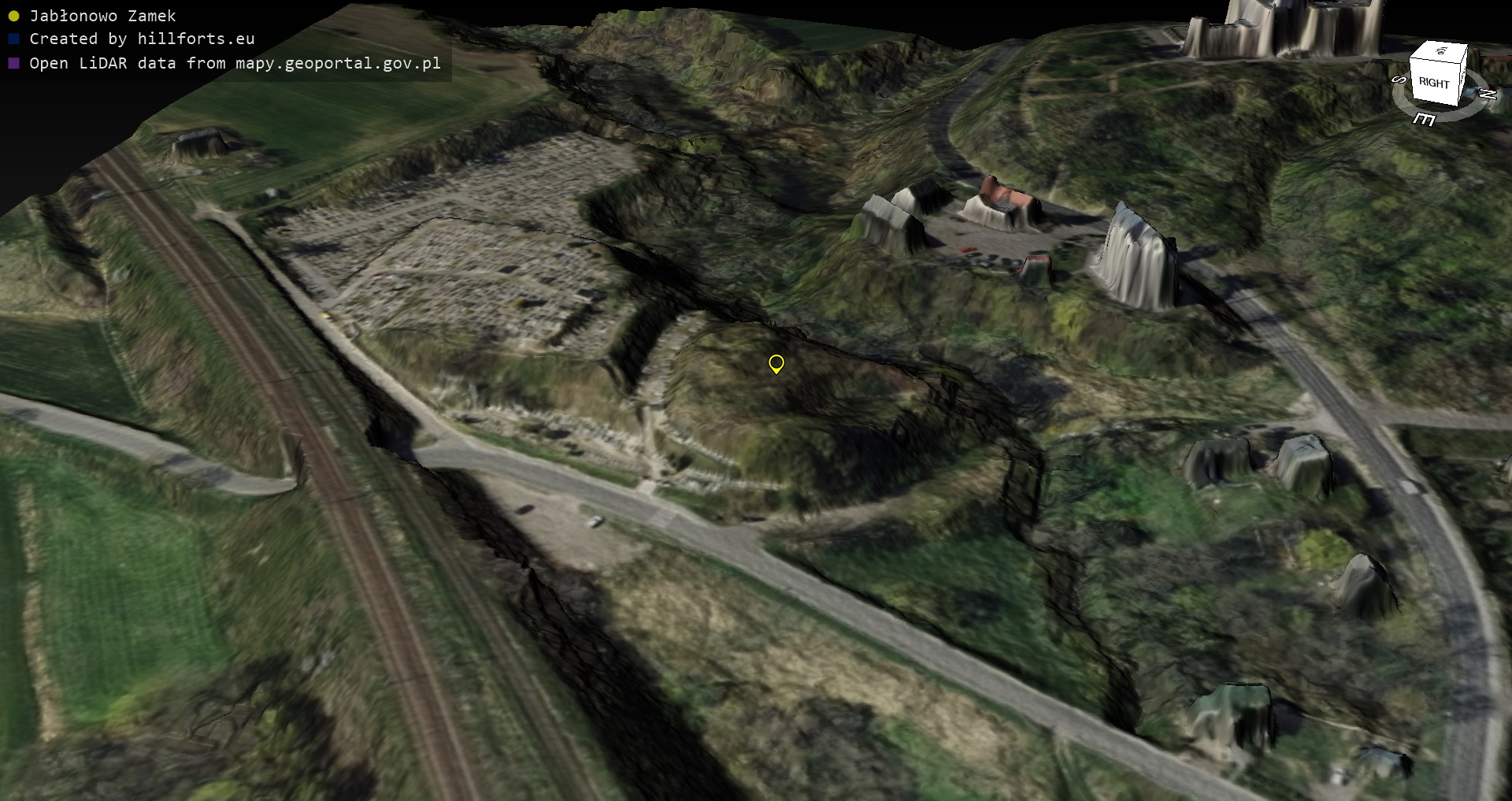Viewport: 1512px width, 801px height.
Task: Toggle the Jabłonowo Zamek legend entry
Action: (x=102, y=16)
